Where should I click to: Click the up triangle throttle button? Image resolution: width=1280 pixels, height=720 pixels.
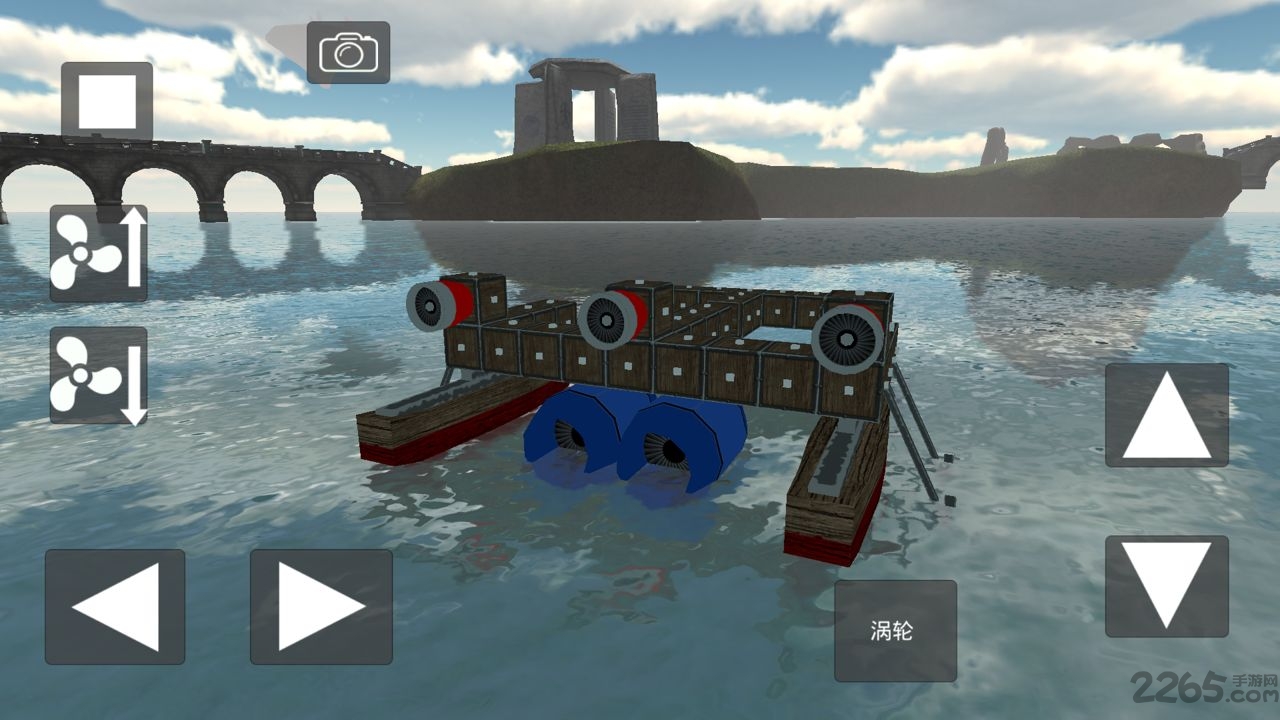point(1166,415)
